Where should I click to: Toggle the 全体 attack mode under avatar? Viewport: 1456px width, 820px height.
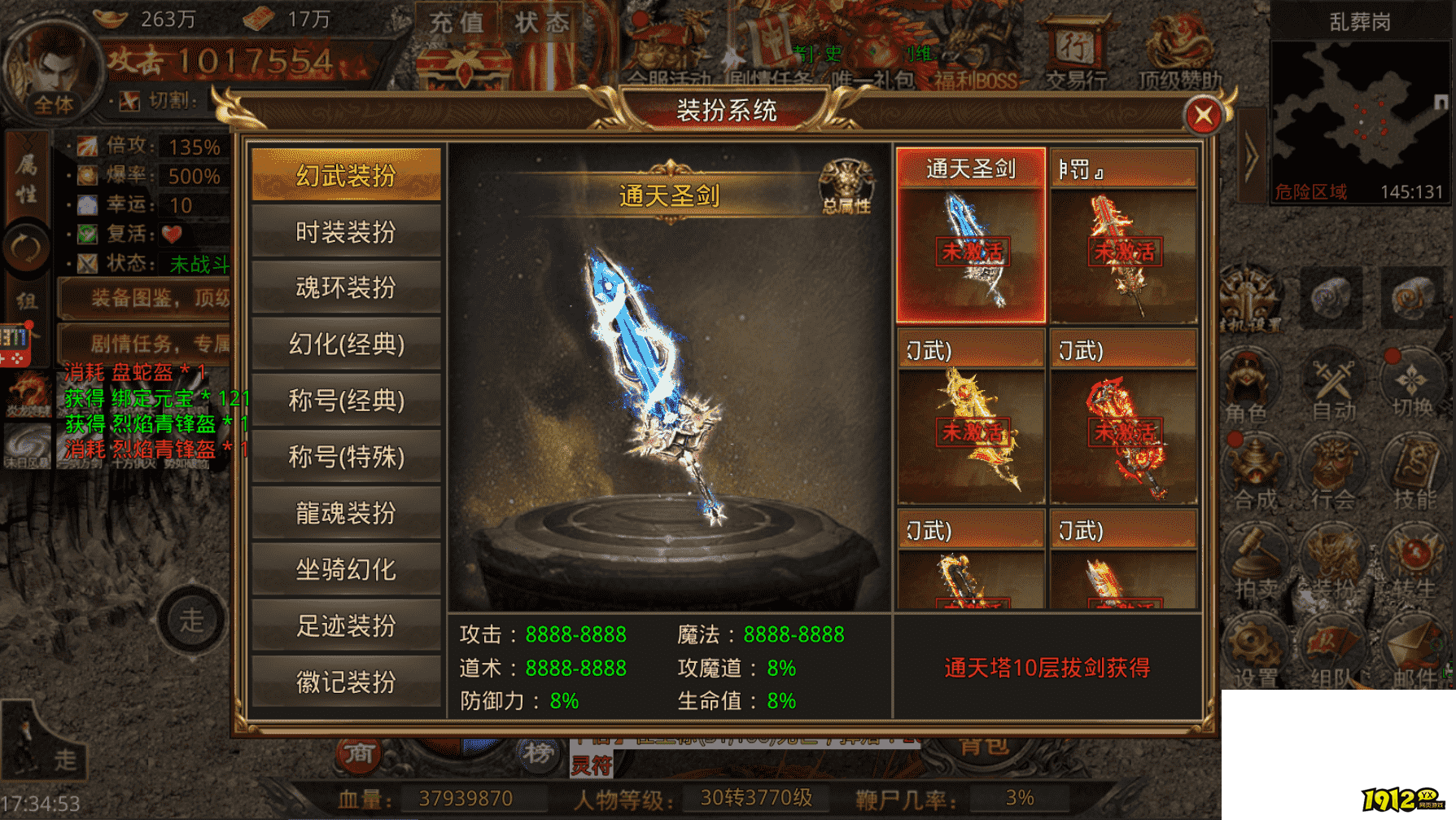point(54,104)
